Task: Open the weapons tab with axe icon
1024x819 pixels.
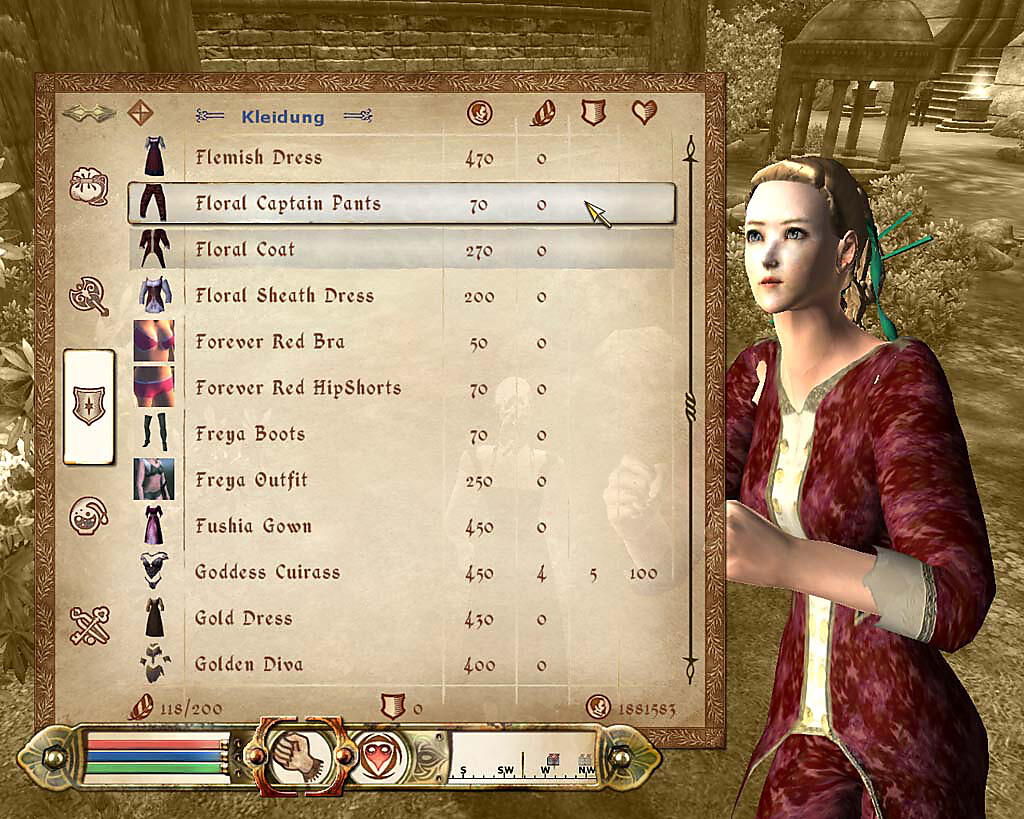Action: click(88, 295)
